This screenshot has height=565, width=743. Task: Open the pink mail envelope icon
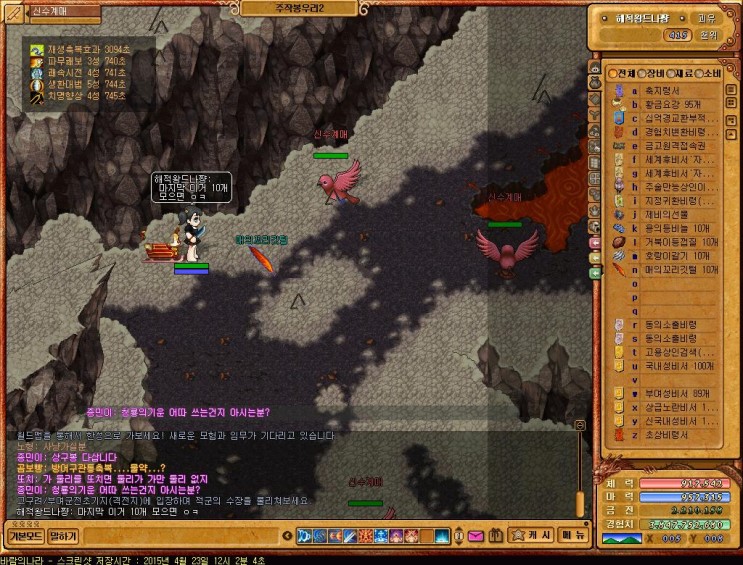click(475, 537)
